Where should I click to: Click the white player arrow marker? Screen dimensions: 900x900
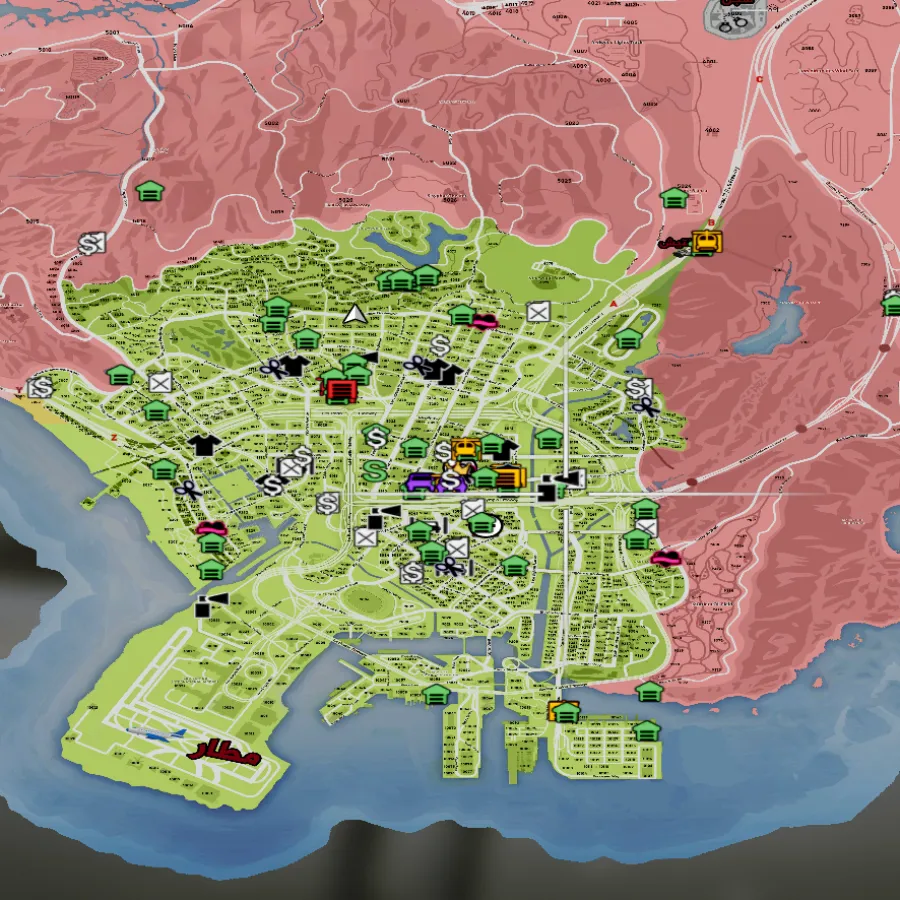pyautogui.click(x=355, y=315)
